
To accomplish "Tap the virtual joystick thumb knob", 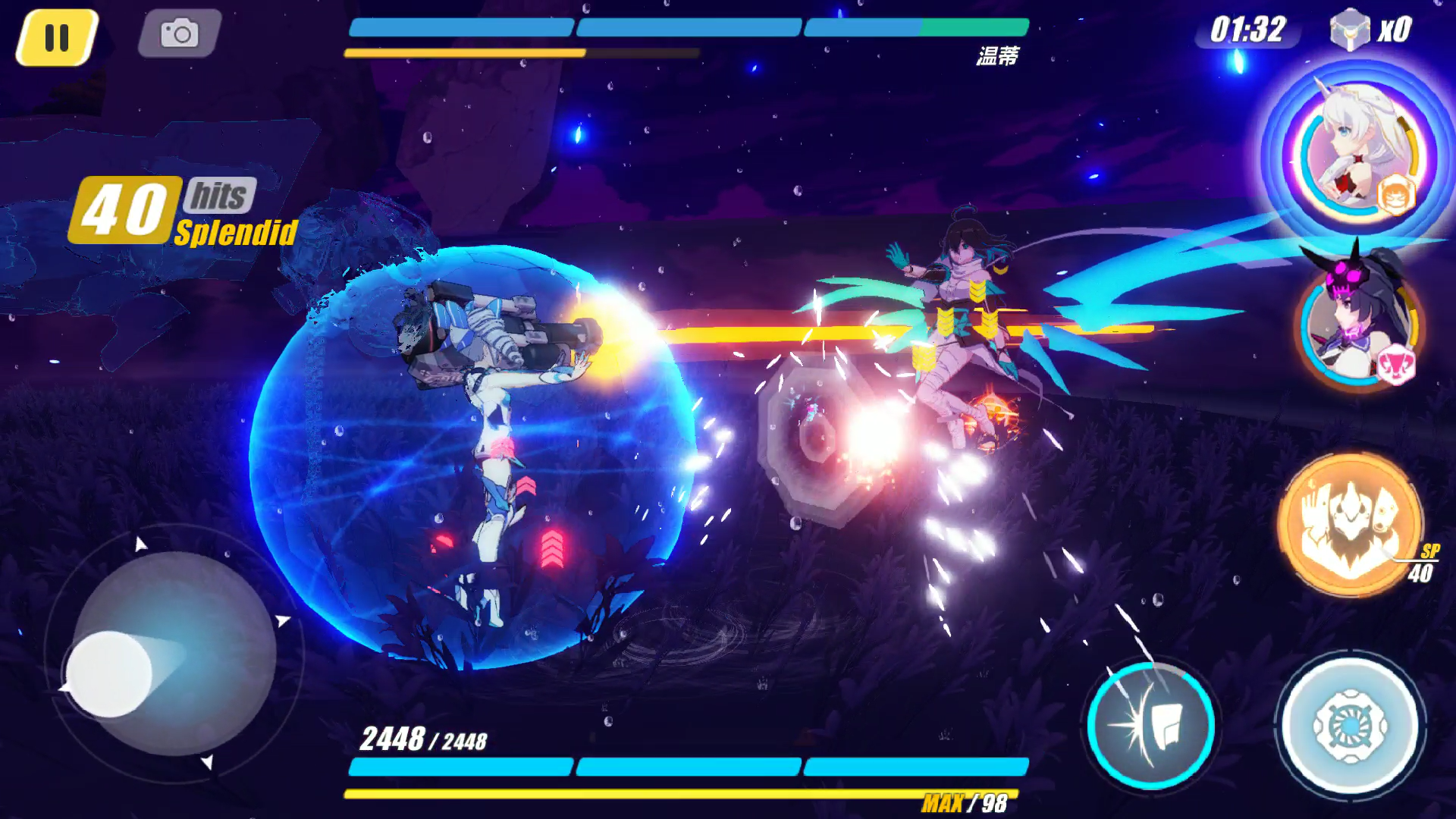I will [x=109, y=673].
